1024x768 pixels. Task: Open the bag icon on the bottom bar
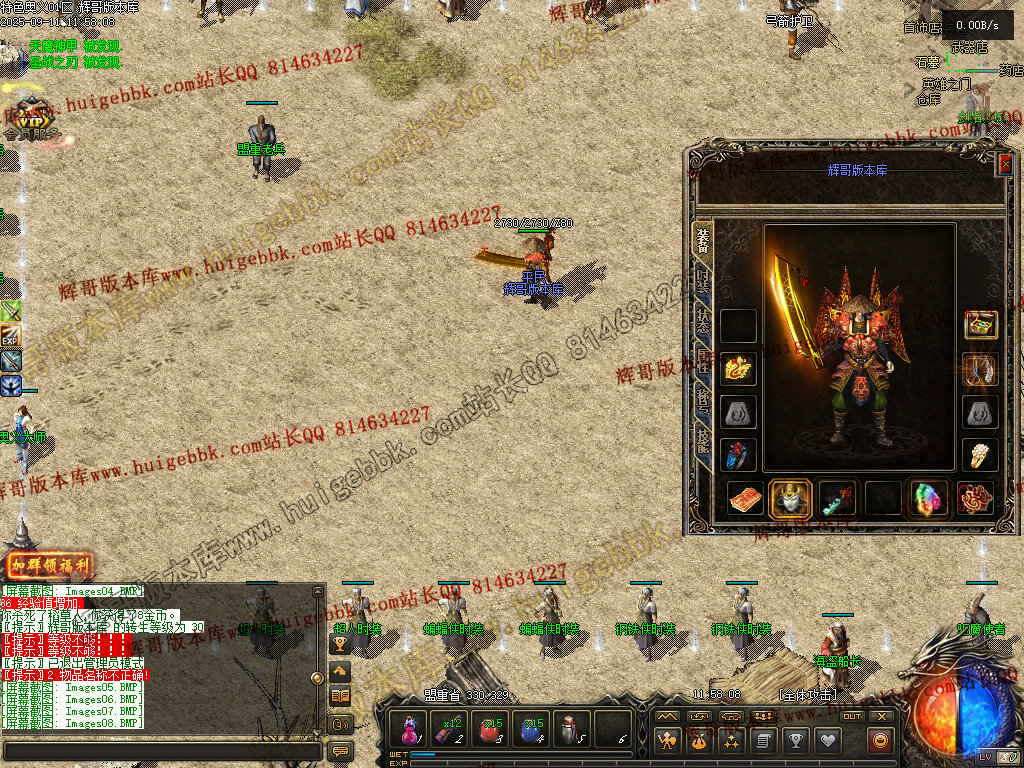click(698, 741)
